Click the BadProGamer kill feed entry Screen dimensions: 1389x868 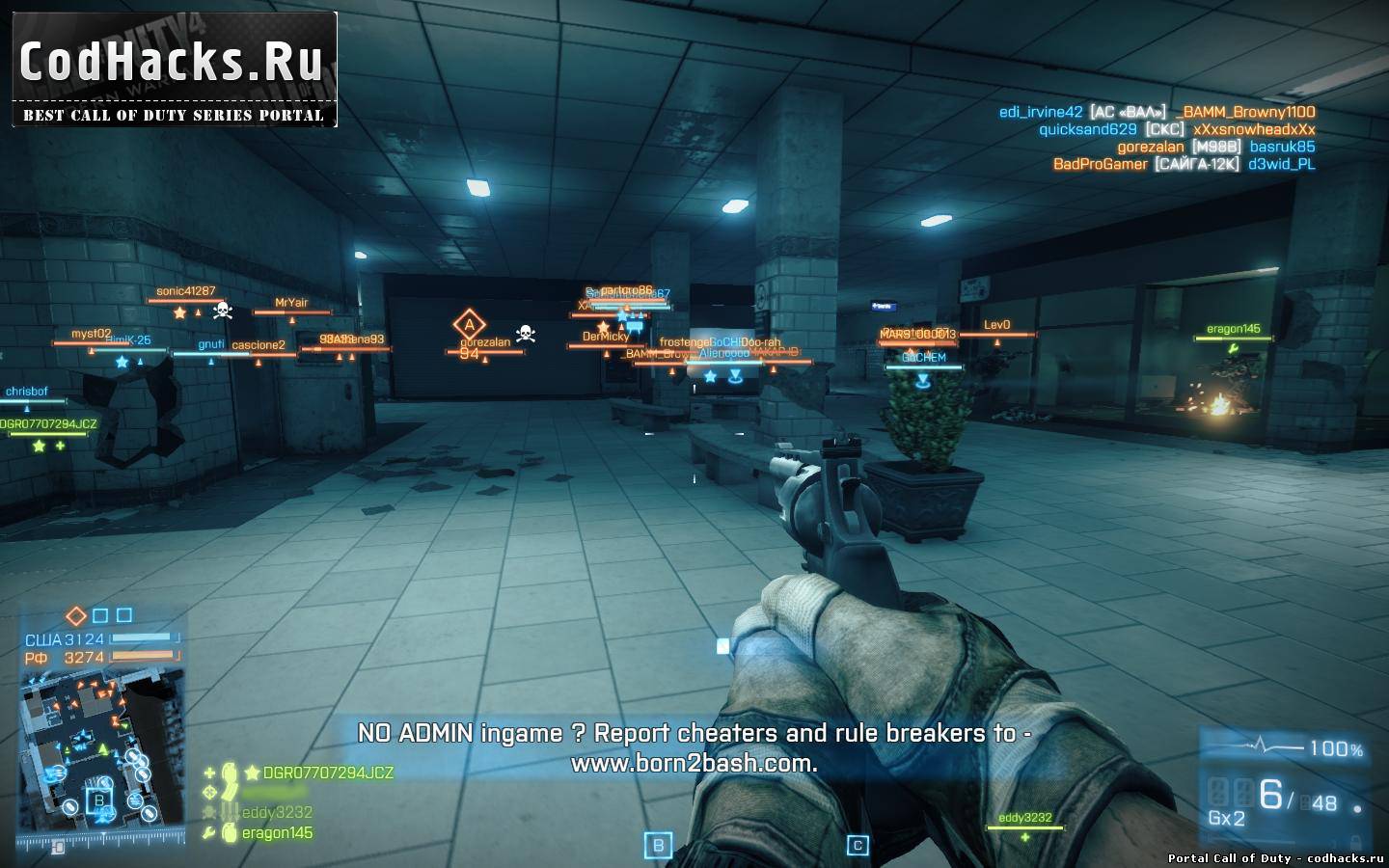click(x=1183, y=164)
